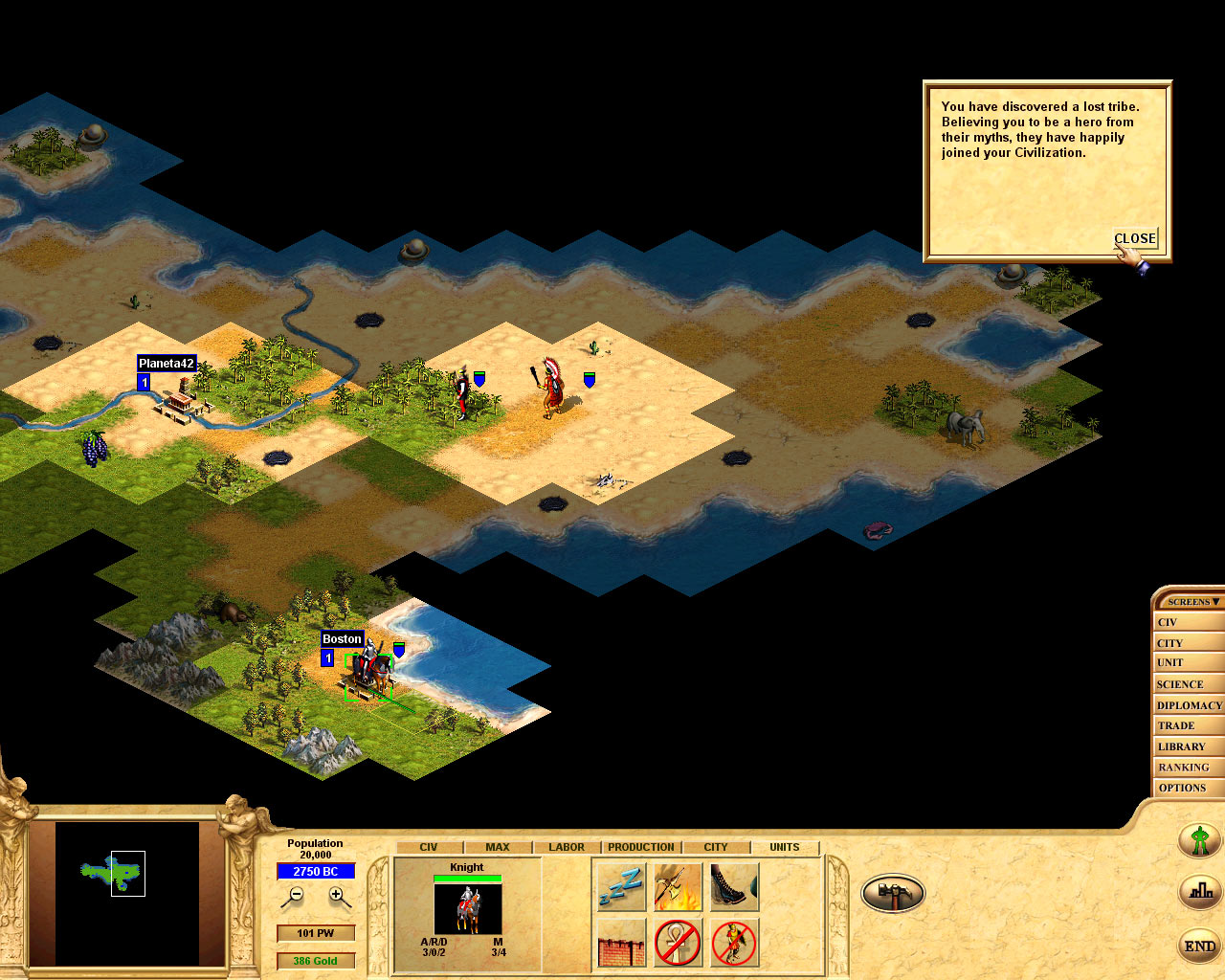The image size is (1225, 980).
Task: Open the SCREENS dropdown
Action: pos(1190,602)
